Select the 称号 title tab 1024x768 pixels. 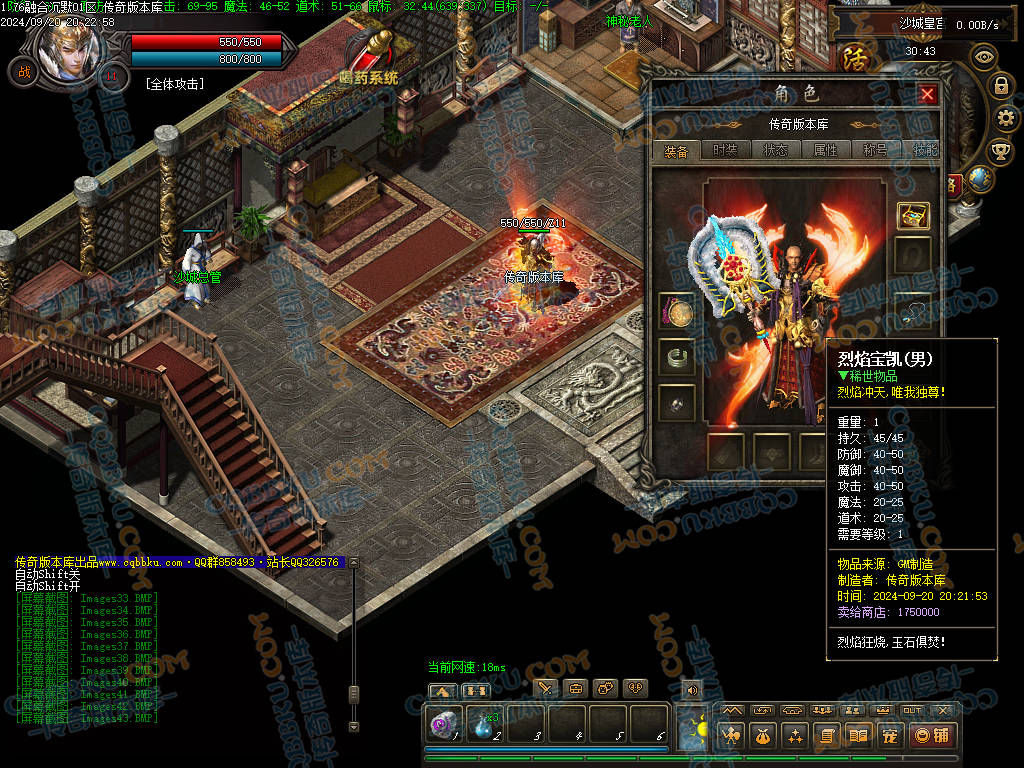(x=875, y=150)
